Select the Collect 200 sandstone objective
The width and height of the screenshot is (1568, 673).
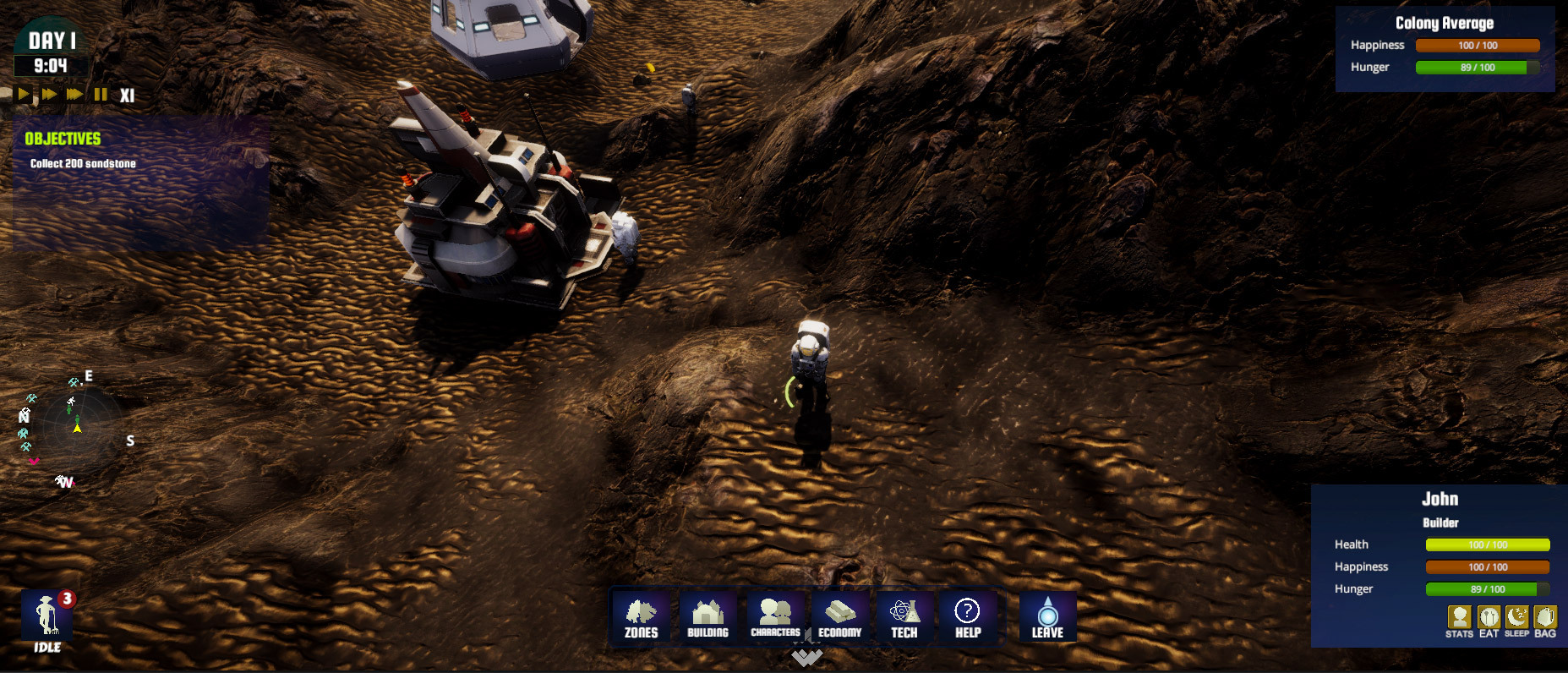pos(83,164)
